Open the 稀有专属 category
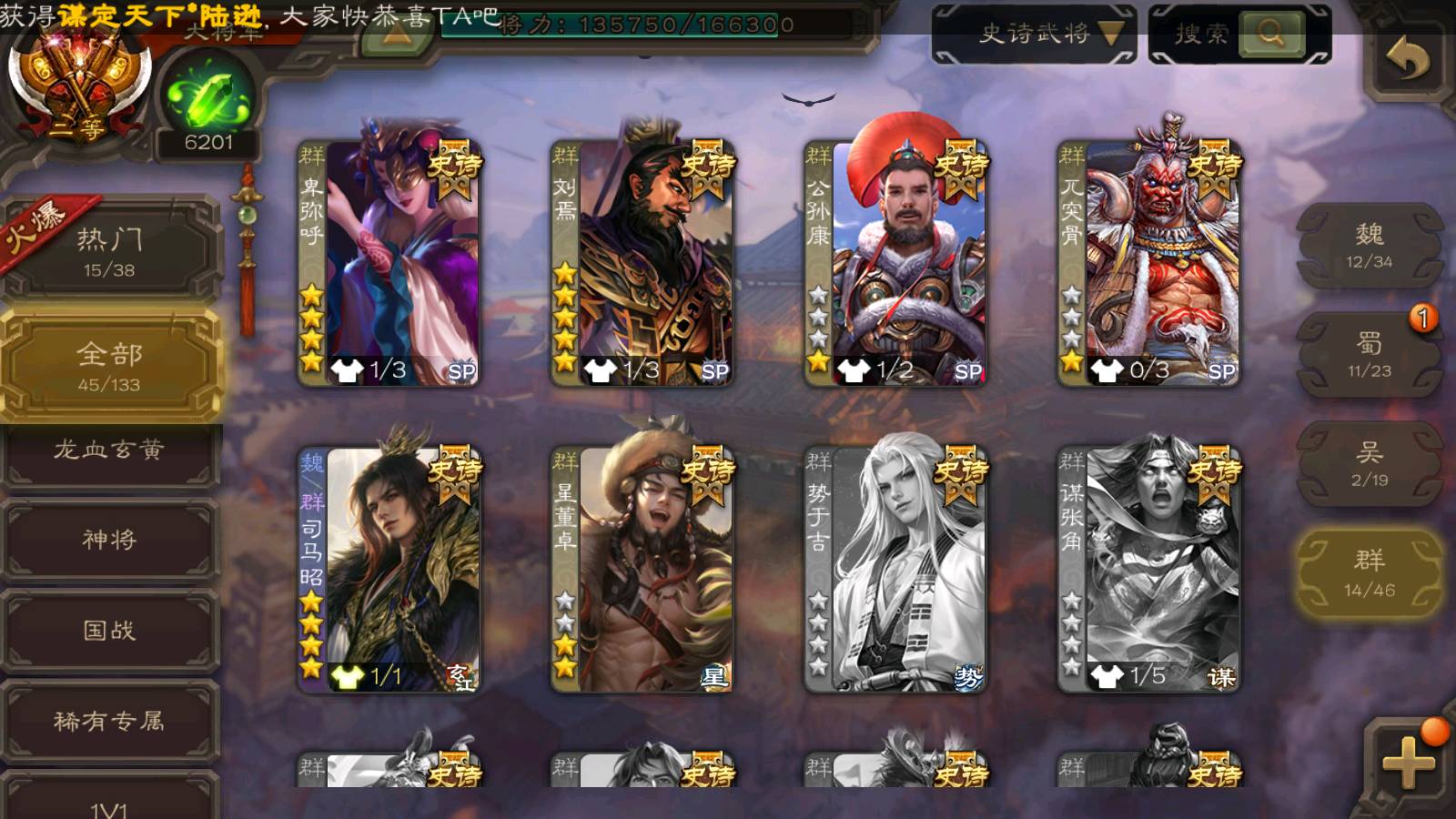1456x819 pixels. tap(109, 721)
